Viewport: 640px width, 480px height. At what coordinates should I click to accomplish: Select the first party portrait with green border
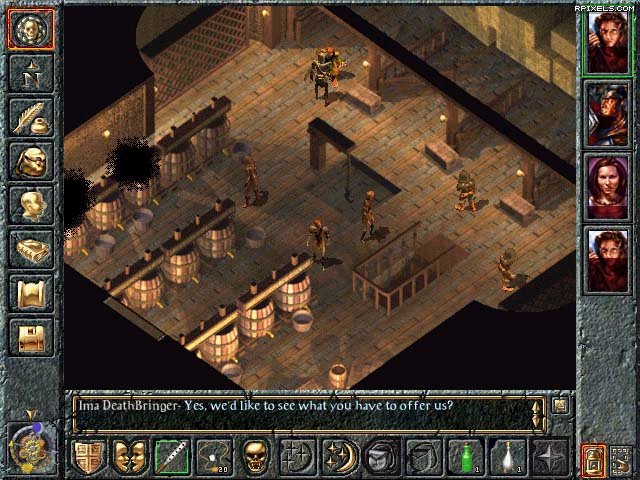pos(607,40)
